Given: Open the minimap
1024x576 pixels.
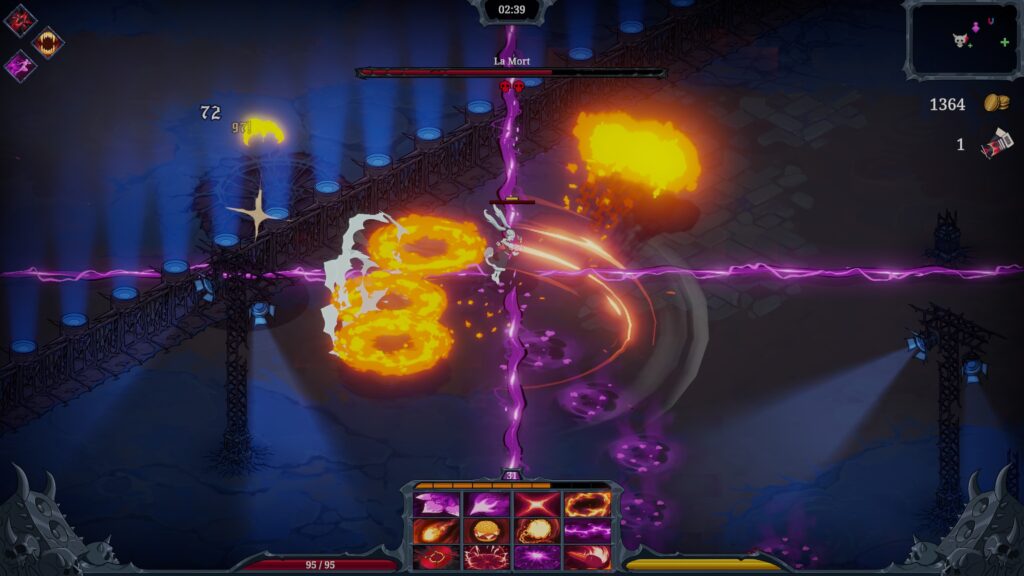Looking at the screenshot, I should (961, 39).
